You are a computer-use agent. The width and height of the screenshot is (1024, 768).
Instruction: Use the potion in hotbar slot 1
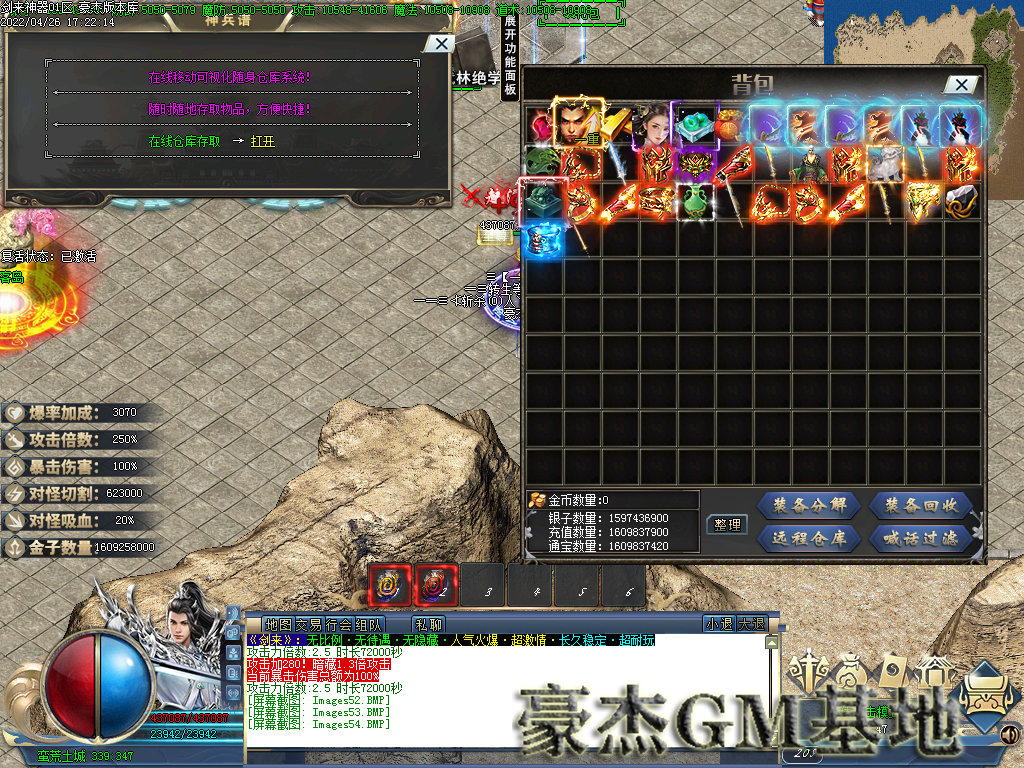390,585
